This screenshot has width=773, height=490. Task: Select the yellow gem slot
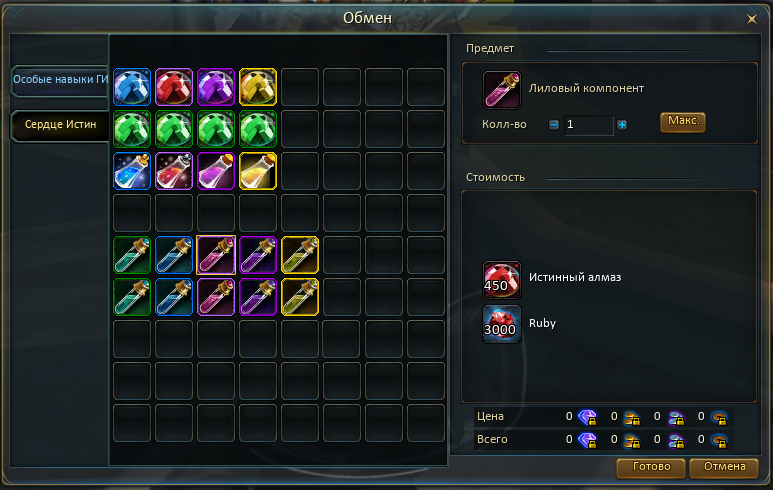coord(258,87)
